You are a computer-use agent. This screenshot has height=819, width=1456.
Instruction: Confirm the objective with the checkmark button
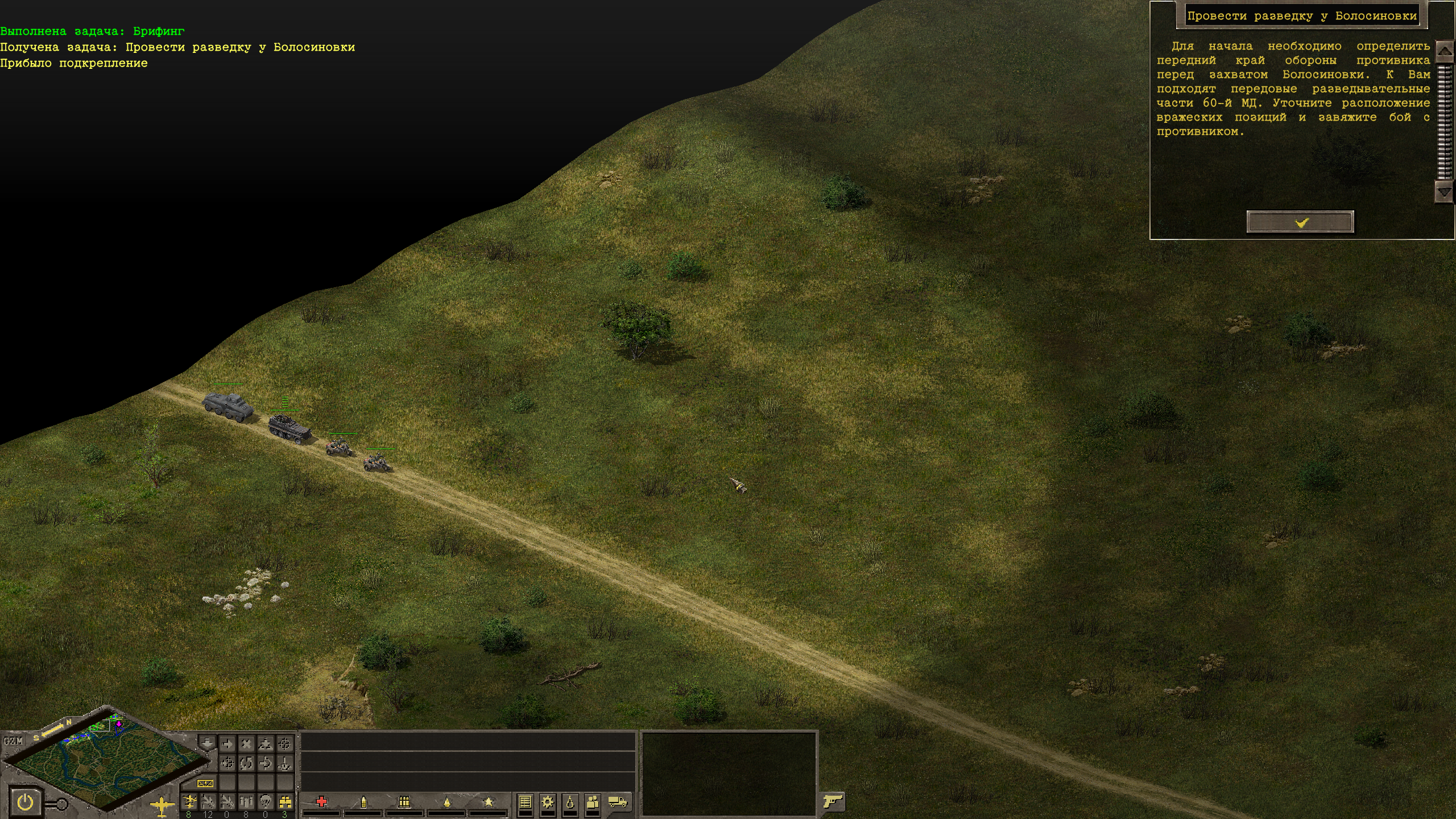[1300, 222]
